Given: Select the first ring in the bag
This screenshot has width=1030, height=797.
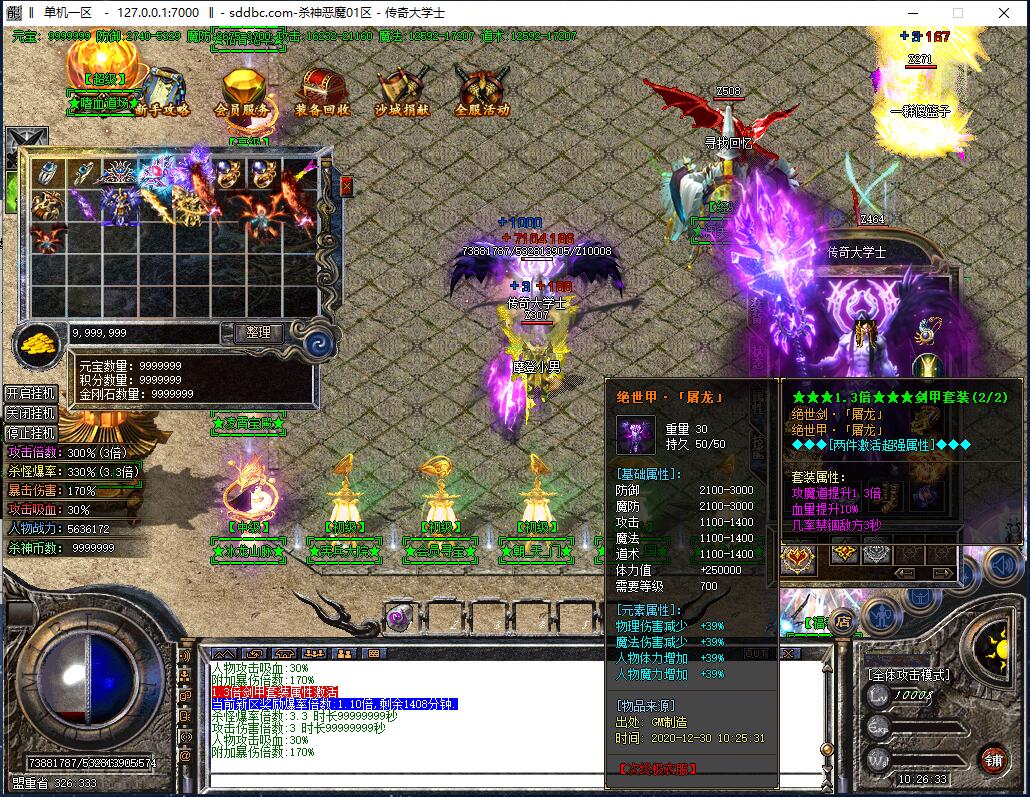Looking at the screenshot, I should click(x=46, y=174).
